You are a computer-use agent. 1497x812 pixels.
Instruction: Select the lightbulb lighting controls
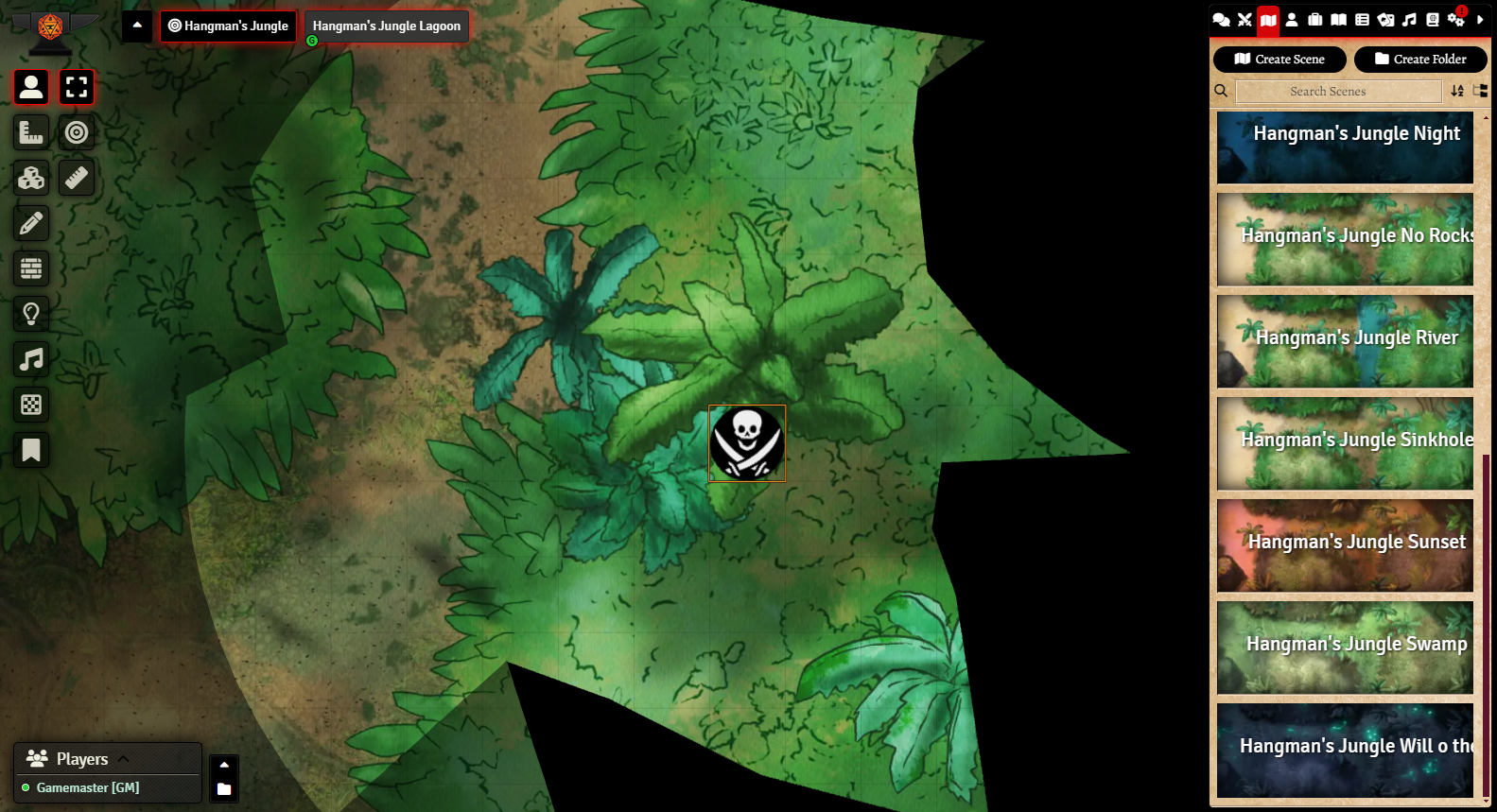31,314
